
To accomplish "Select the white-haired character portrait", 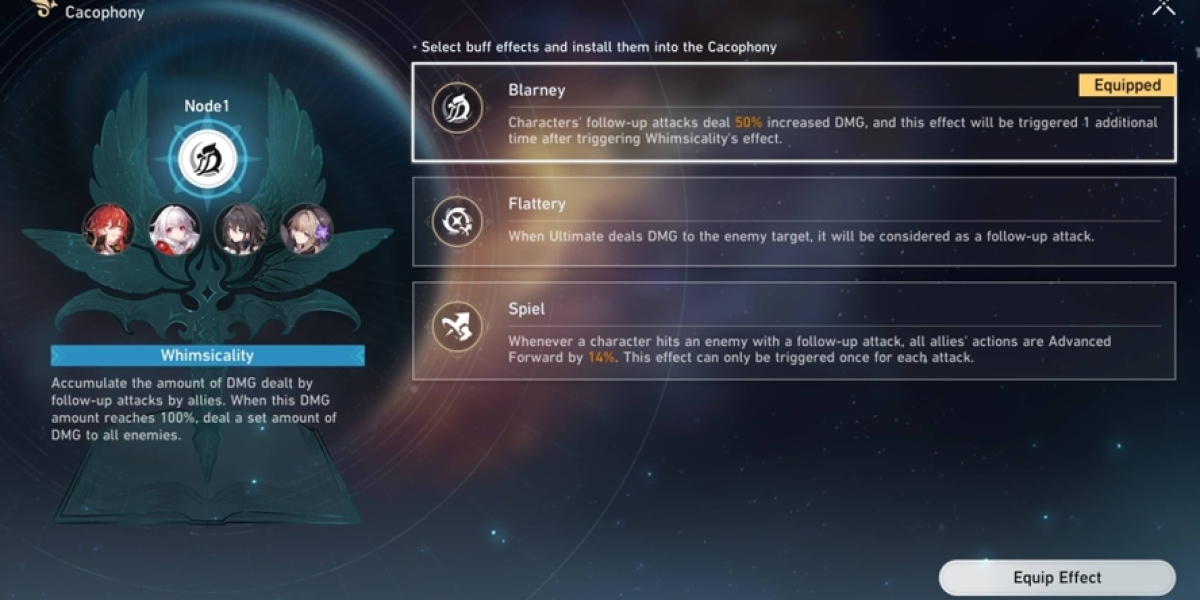I will click(174, 229).
